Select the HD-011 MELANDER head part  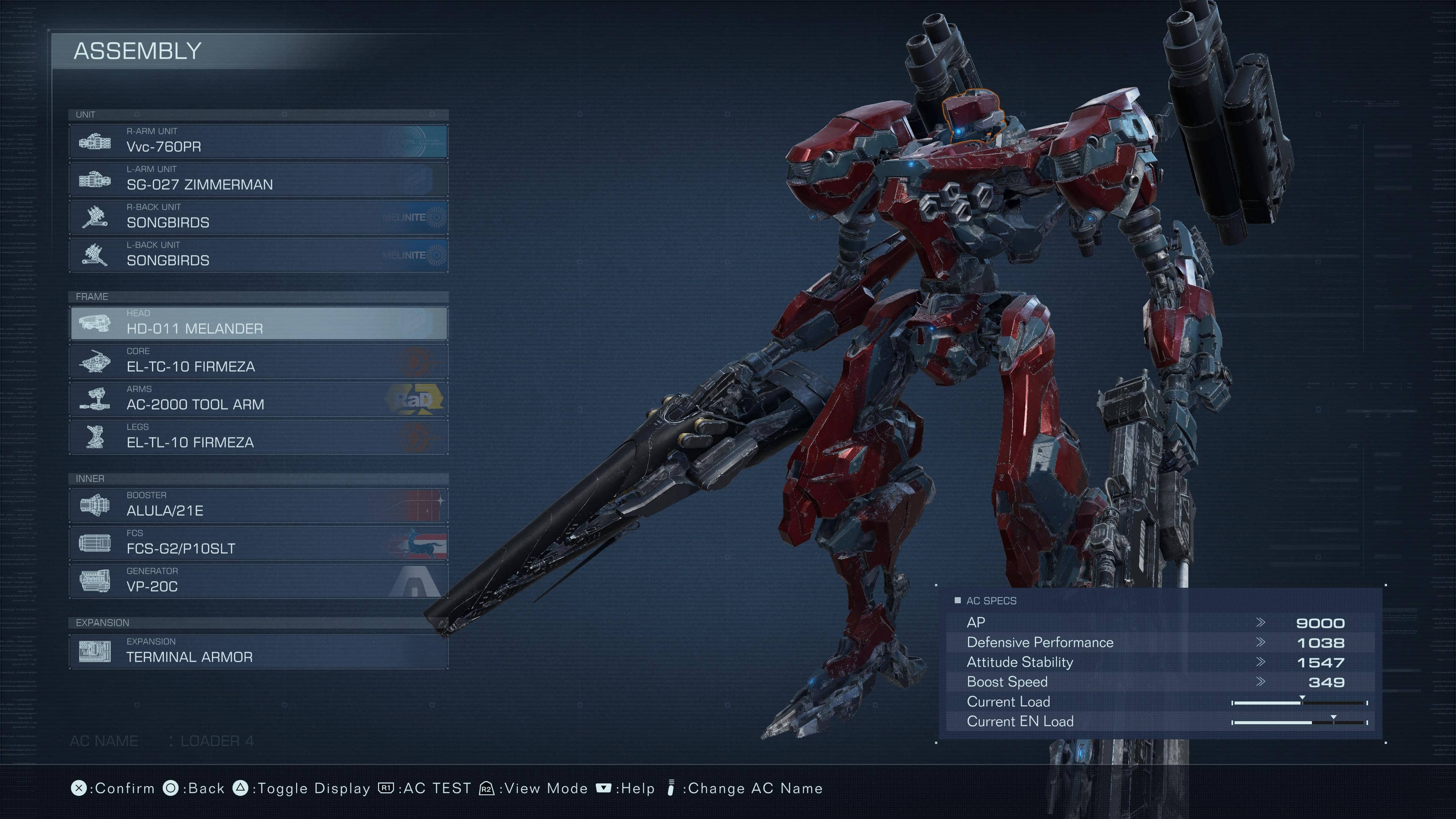click(258, 323)
